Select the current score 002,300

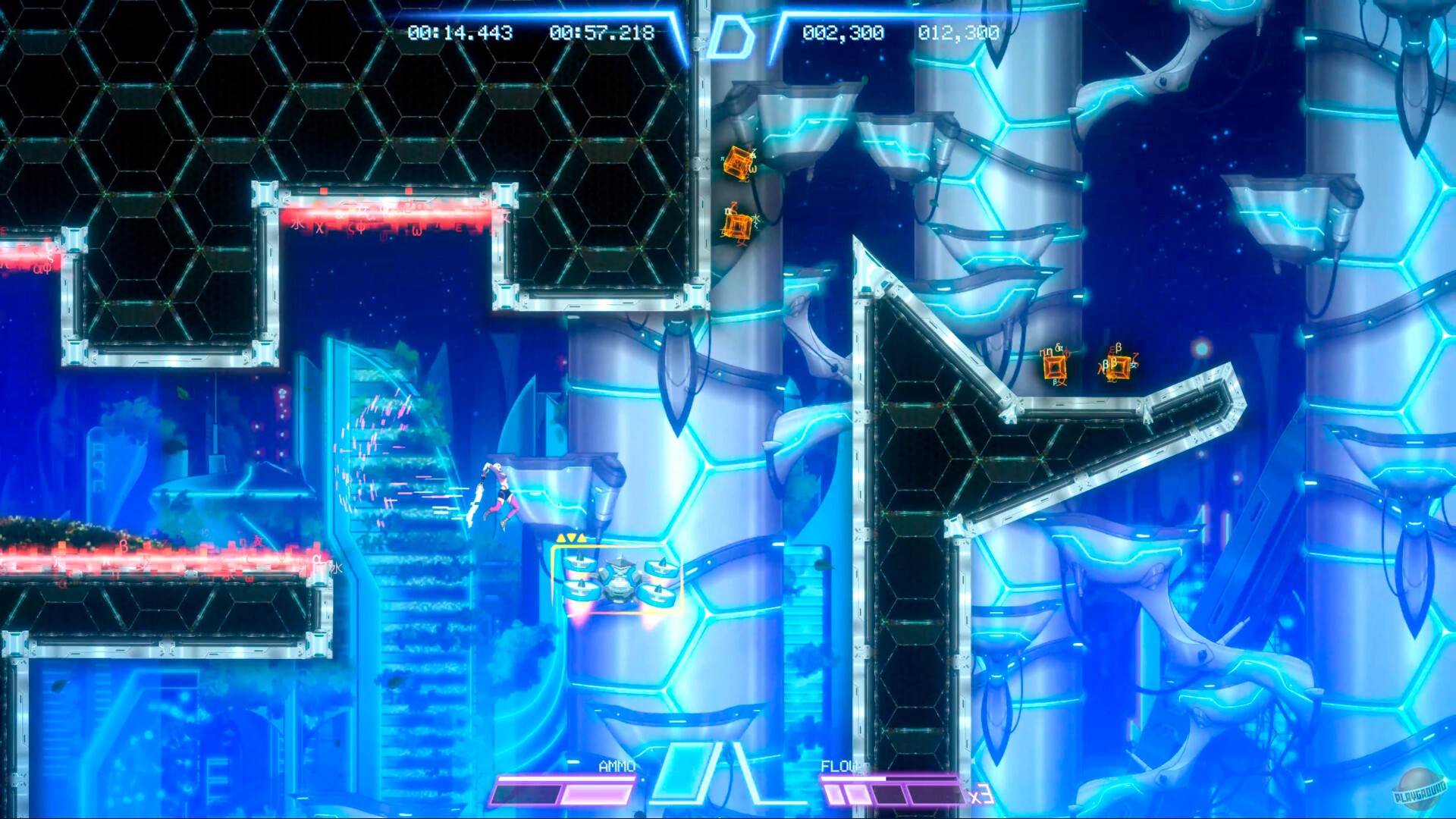[842, 32]
